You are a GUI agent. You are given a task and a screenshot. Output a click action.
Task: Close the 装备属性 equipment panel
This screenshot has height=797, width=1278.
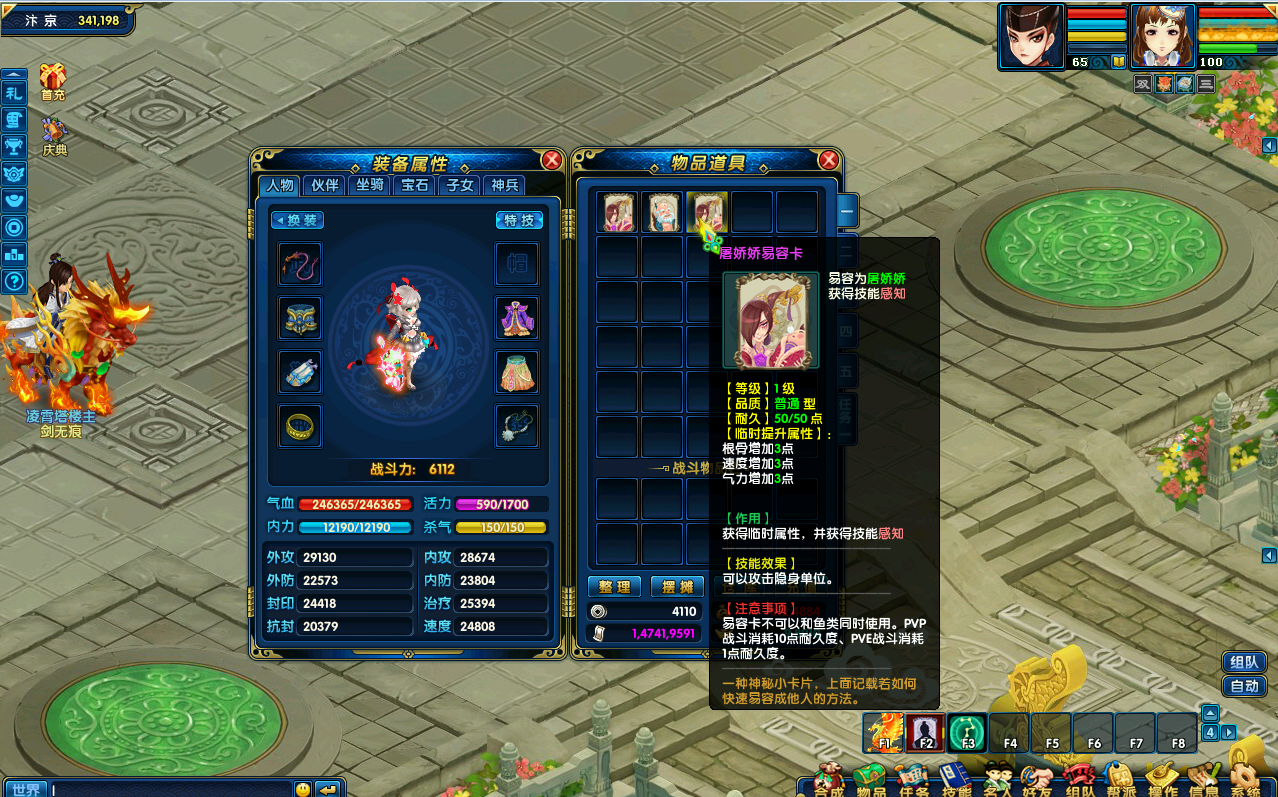point(551,160)
